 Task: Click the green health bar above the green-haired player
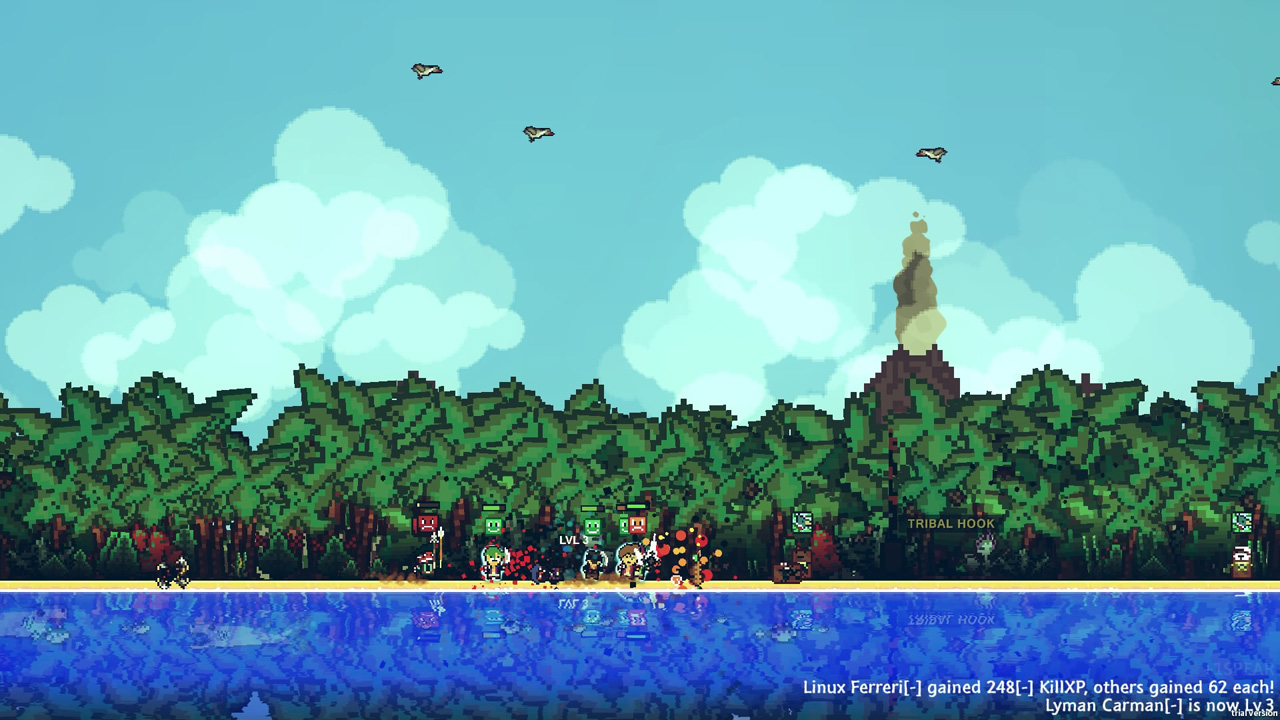click(493, 508)
